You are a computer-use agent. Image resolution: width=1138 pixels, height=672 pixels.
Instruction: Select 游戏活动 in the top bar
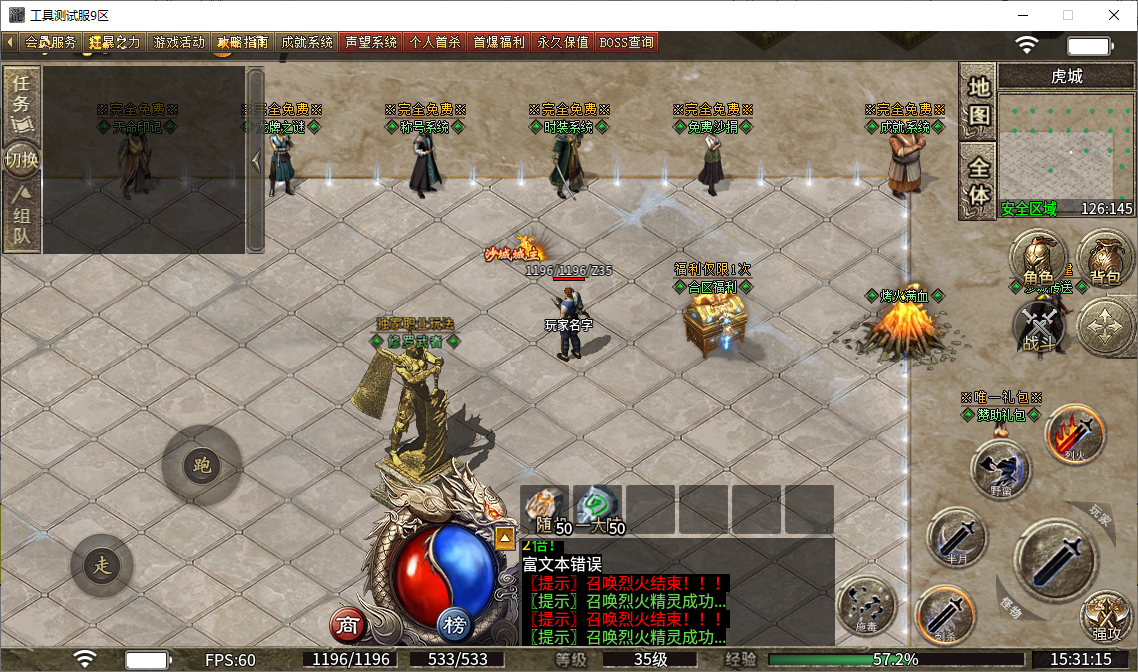178,42
